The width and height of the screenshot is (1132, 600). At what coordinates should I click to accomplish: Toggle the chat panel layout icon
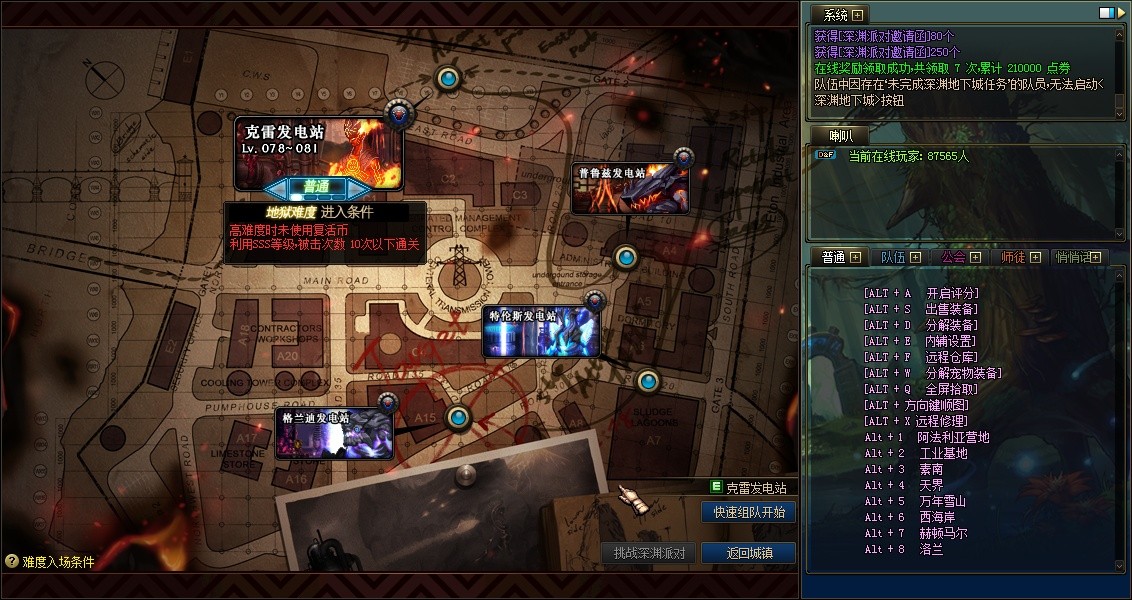coord(1106,13)
